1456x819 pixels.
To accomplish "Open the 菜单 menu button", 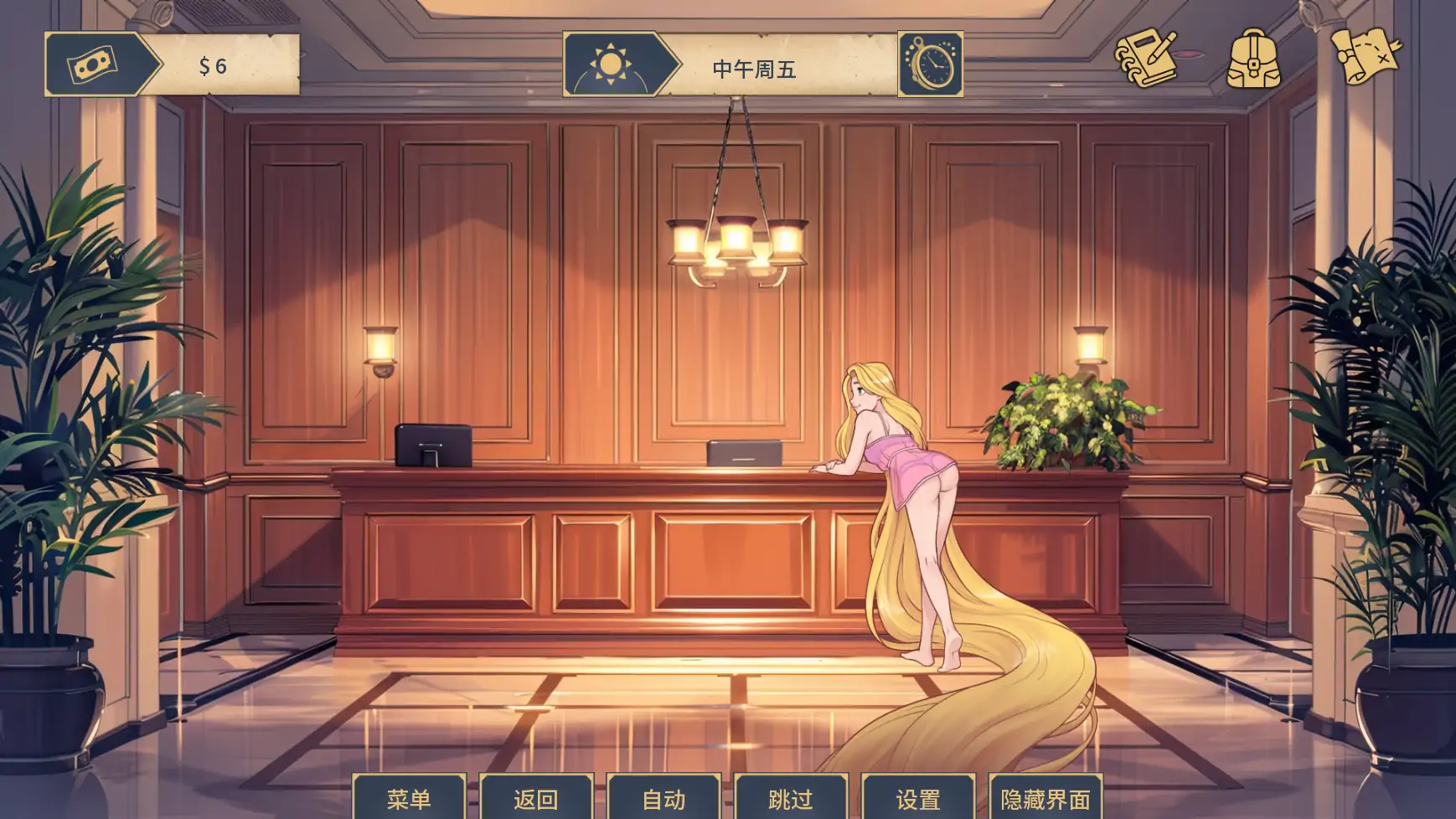I will (409, 798).
